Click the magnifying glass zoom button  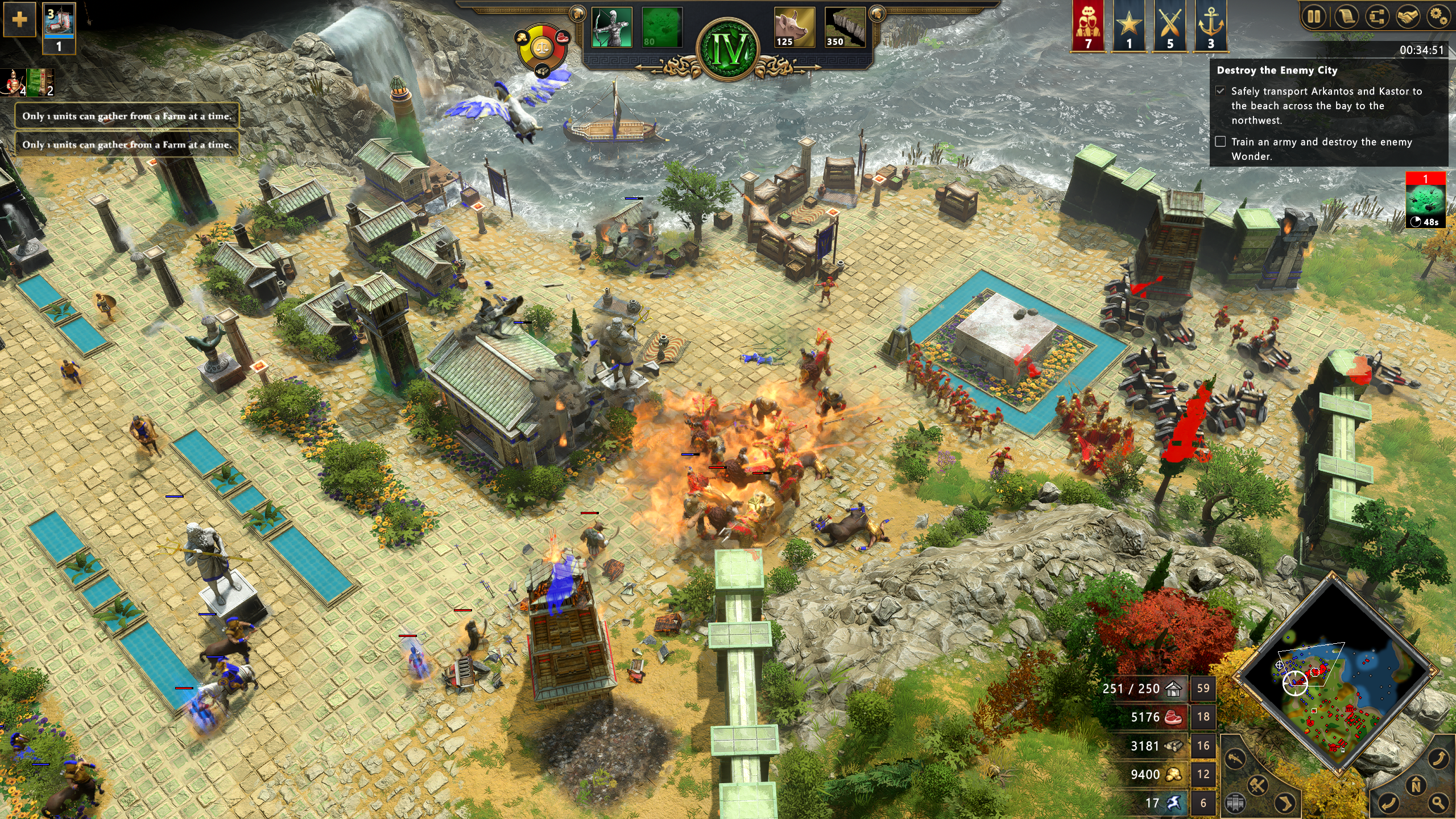pos(1439,803)
